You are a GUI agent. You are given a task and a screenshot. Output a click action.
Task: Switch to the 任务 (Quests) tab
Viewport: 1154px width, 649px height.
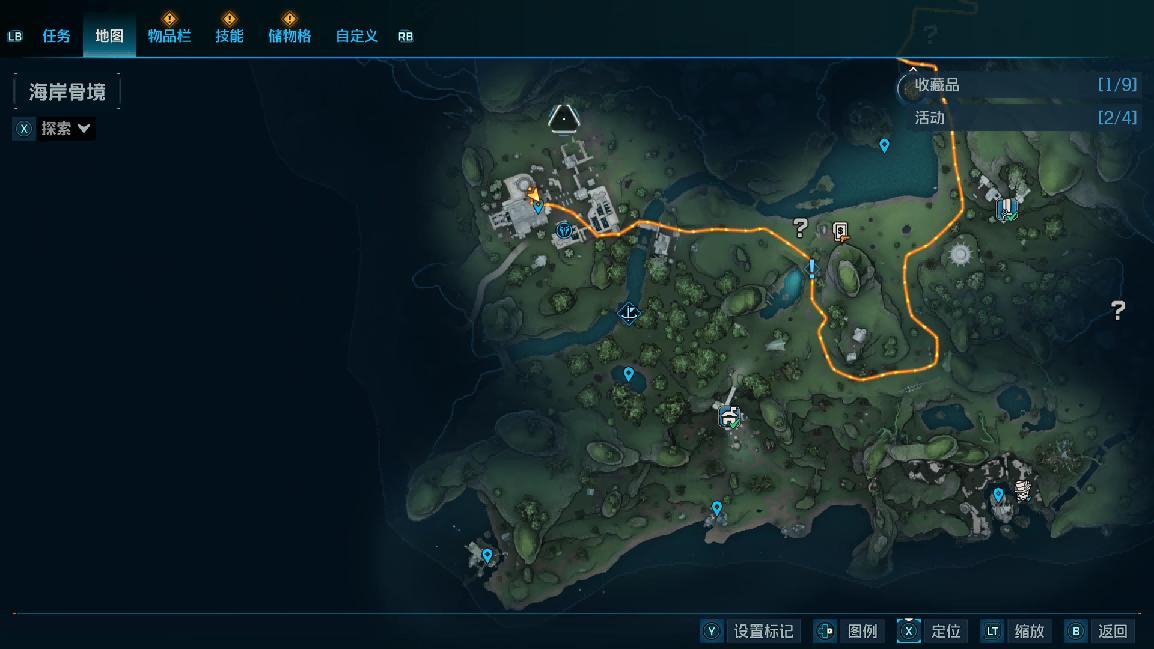[x=56, y=36]
